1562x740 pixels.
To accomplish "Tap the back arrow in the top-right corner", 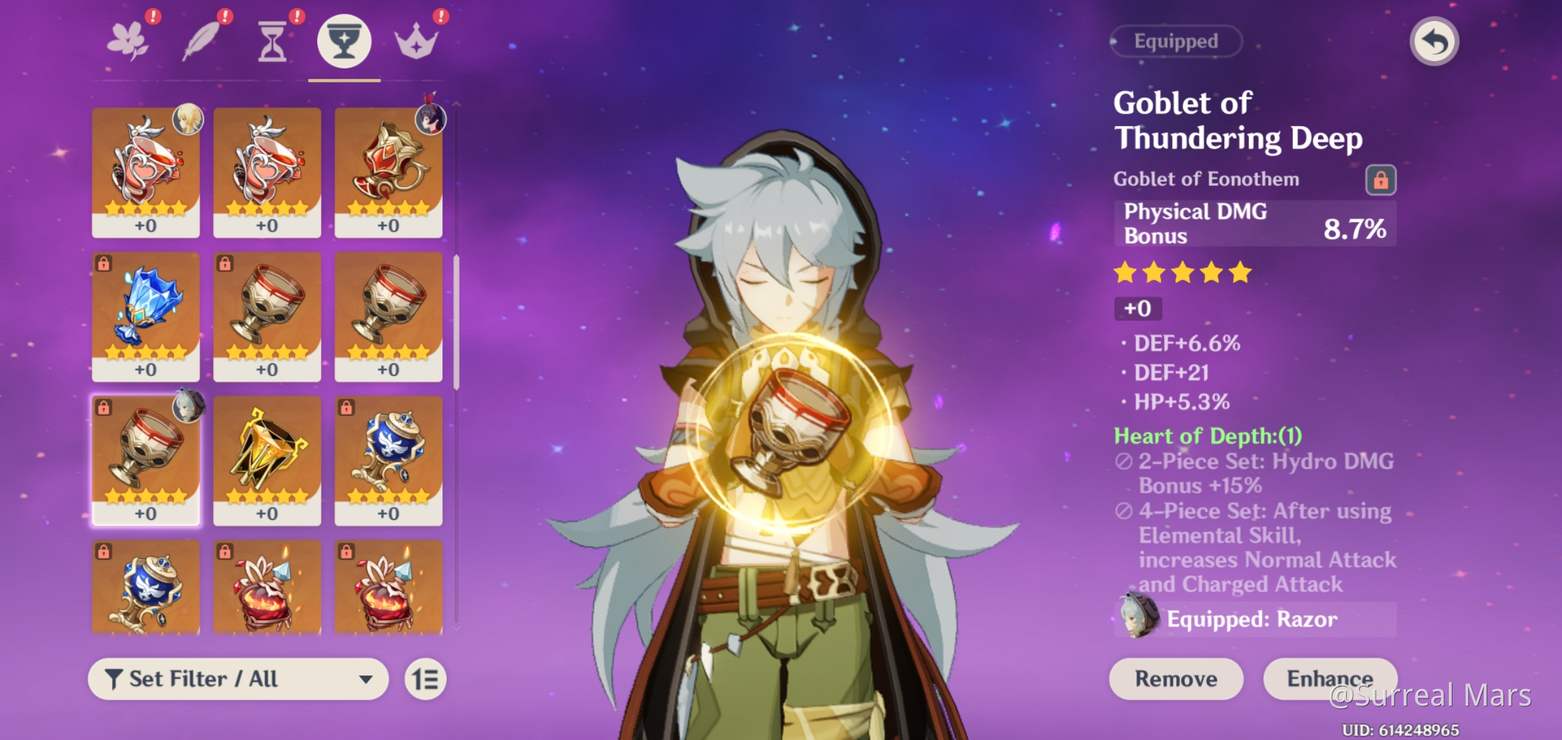I will coord(1433,41).
